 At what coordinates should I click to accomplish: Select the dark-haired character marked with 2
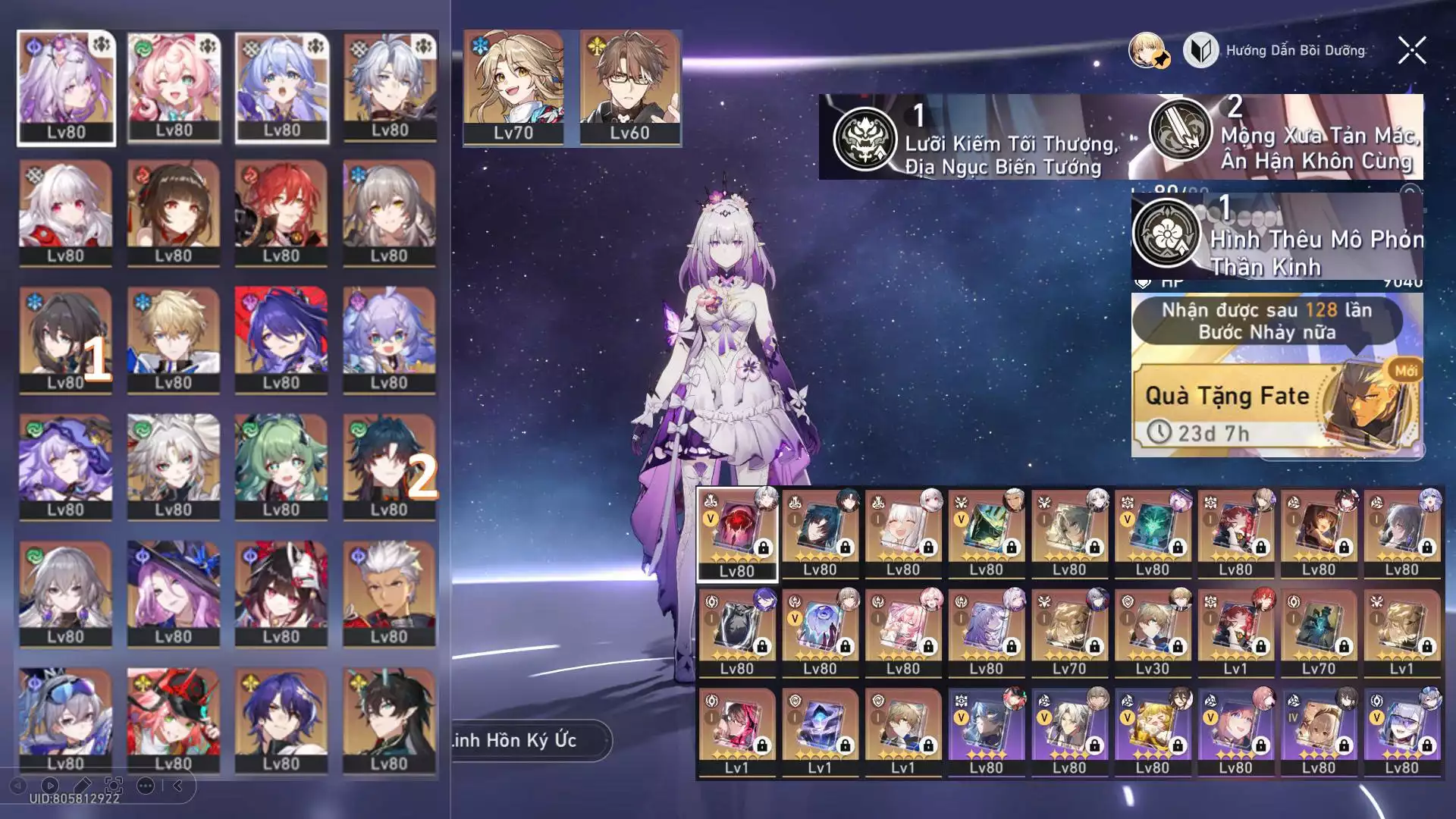tap(389, 466)
